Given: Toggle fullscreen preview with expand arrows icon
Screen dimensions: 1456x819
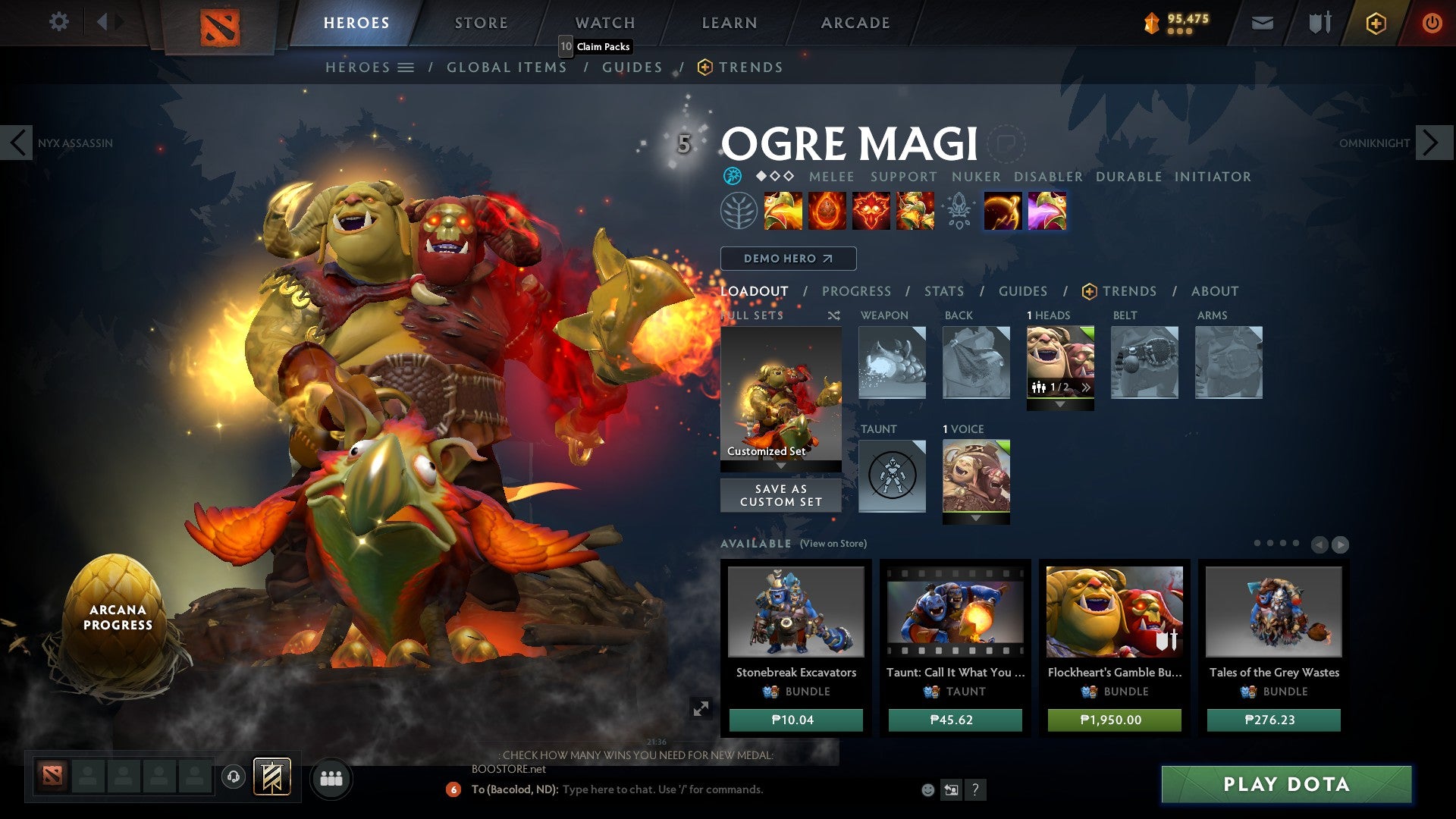Looking at the screenshot, I should [x=701, y=708].
